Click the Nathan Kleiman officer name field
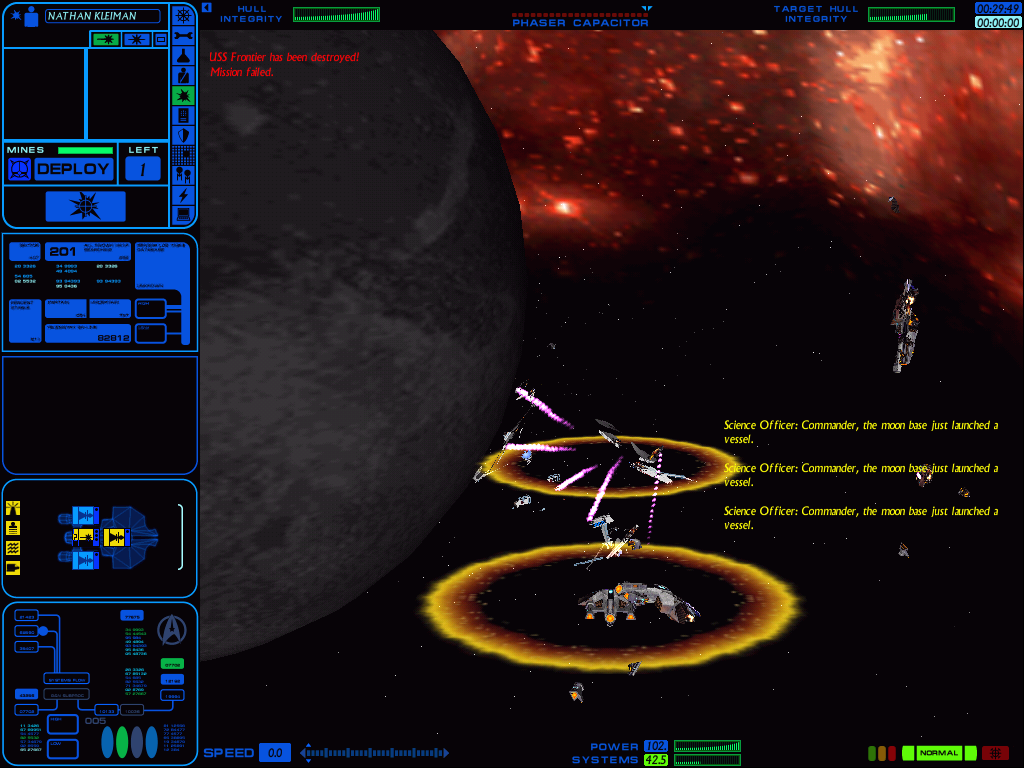This screenshot has height=768, width=1024. tap(103, 16)
